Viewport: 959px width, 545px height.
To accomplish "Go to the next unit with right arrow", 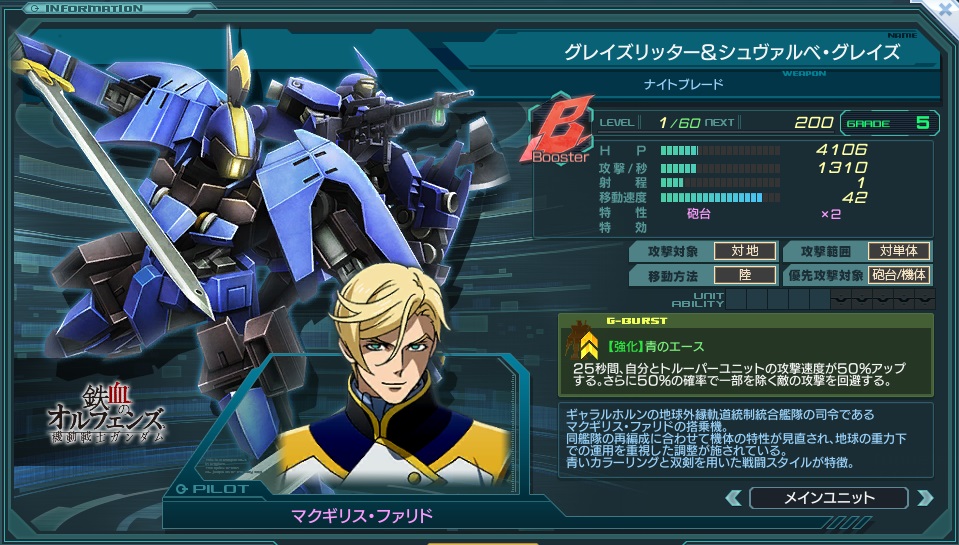I will coord(924,497).
